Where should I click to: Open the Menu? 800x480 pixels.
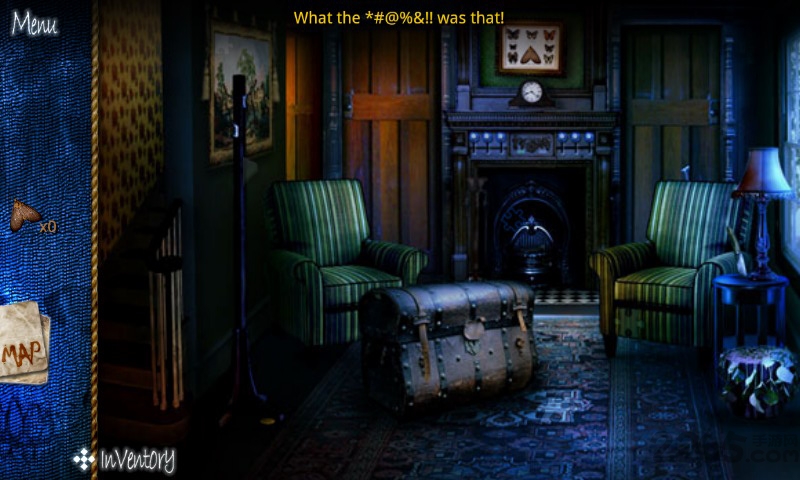click(34, 23)
